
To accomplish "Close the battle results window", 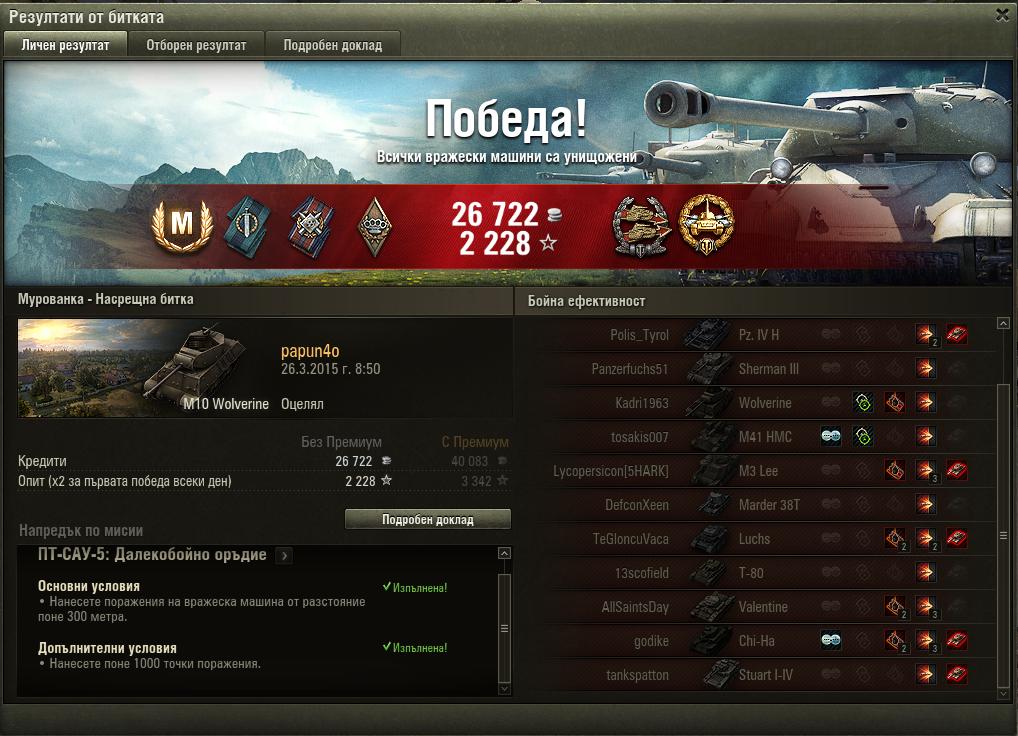I will tap(1002, 15).
